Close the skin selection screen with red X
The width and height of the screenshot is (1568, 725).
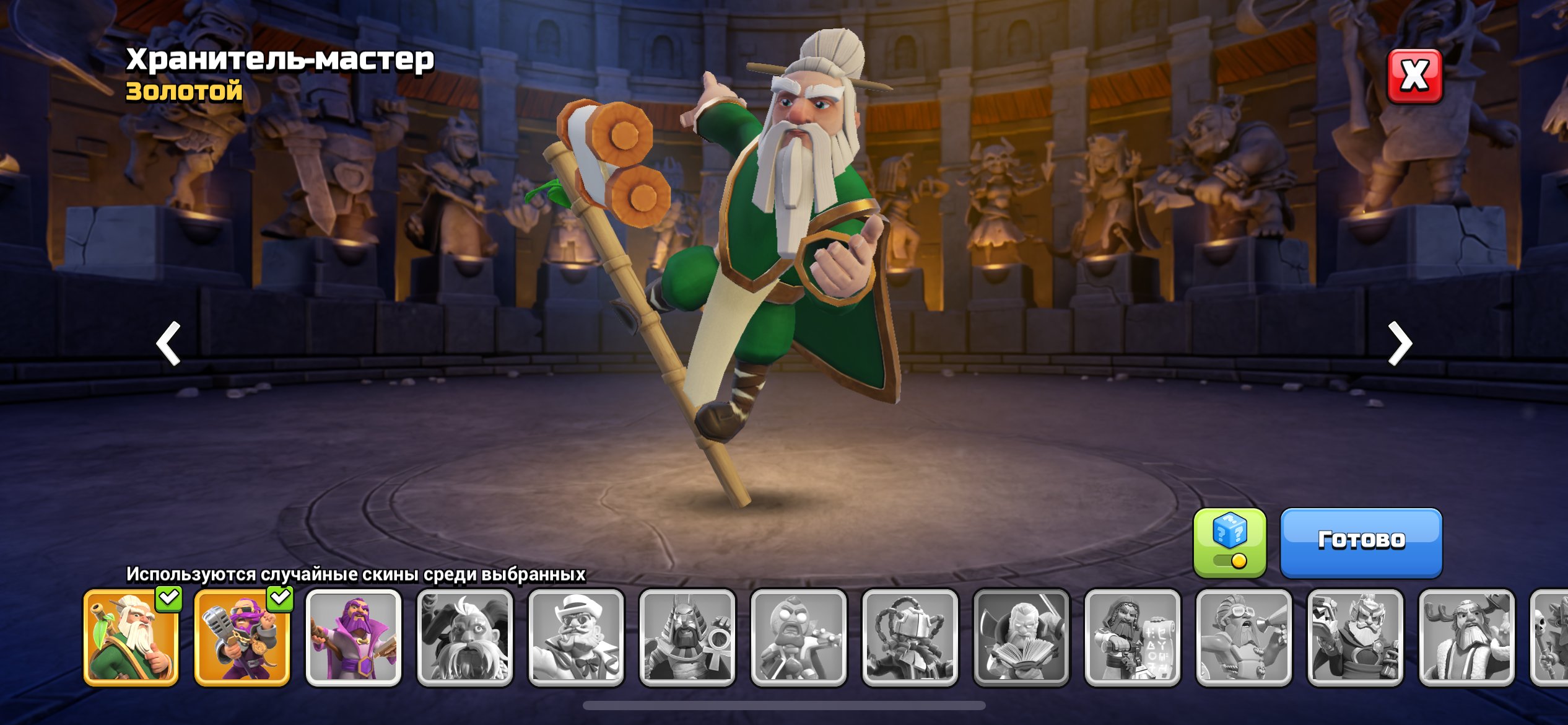click(1414, 76)
